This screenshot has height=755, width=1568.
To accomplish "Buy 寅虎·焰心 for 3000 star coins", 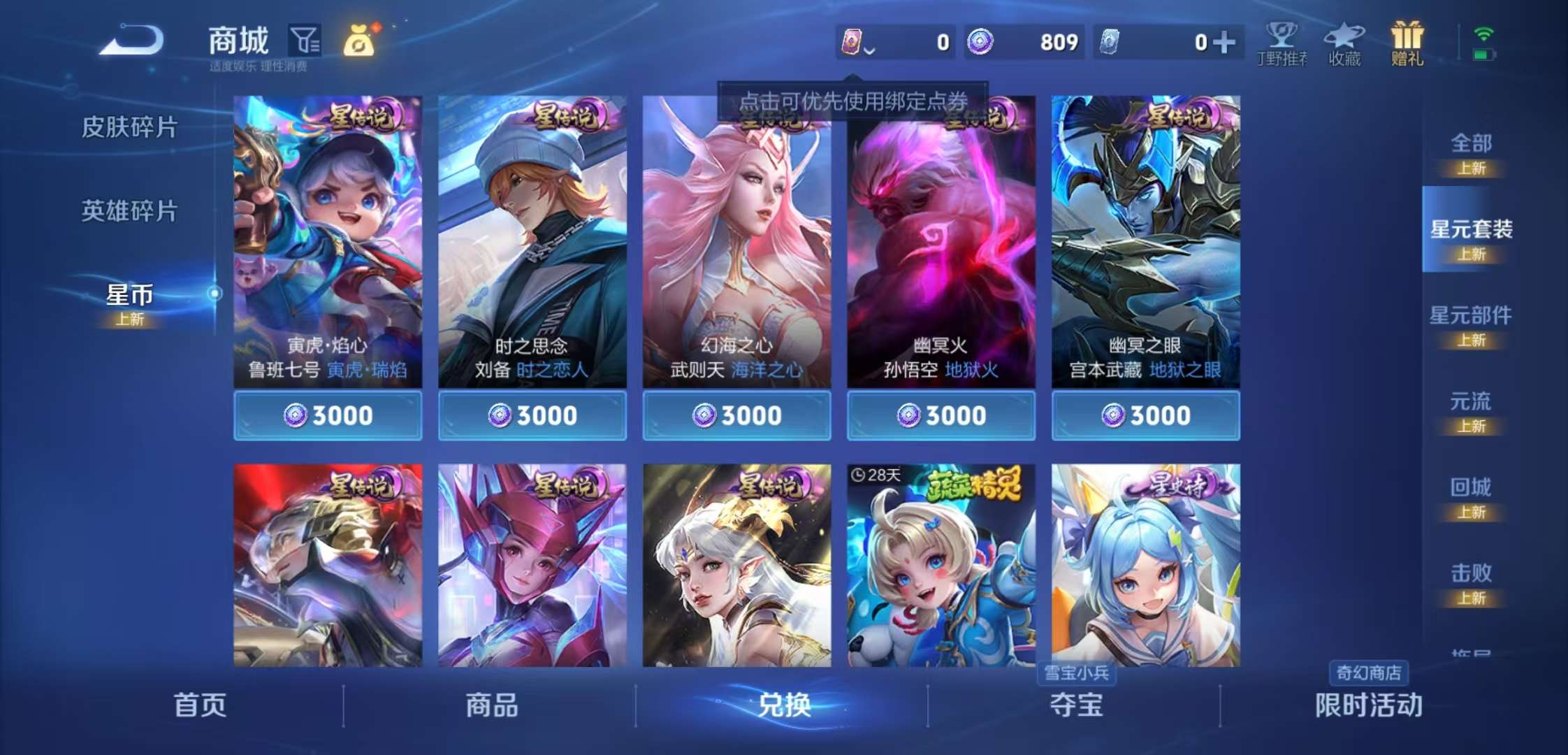I will click(328, 415).
